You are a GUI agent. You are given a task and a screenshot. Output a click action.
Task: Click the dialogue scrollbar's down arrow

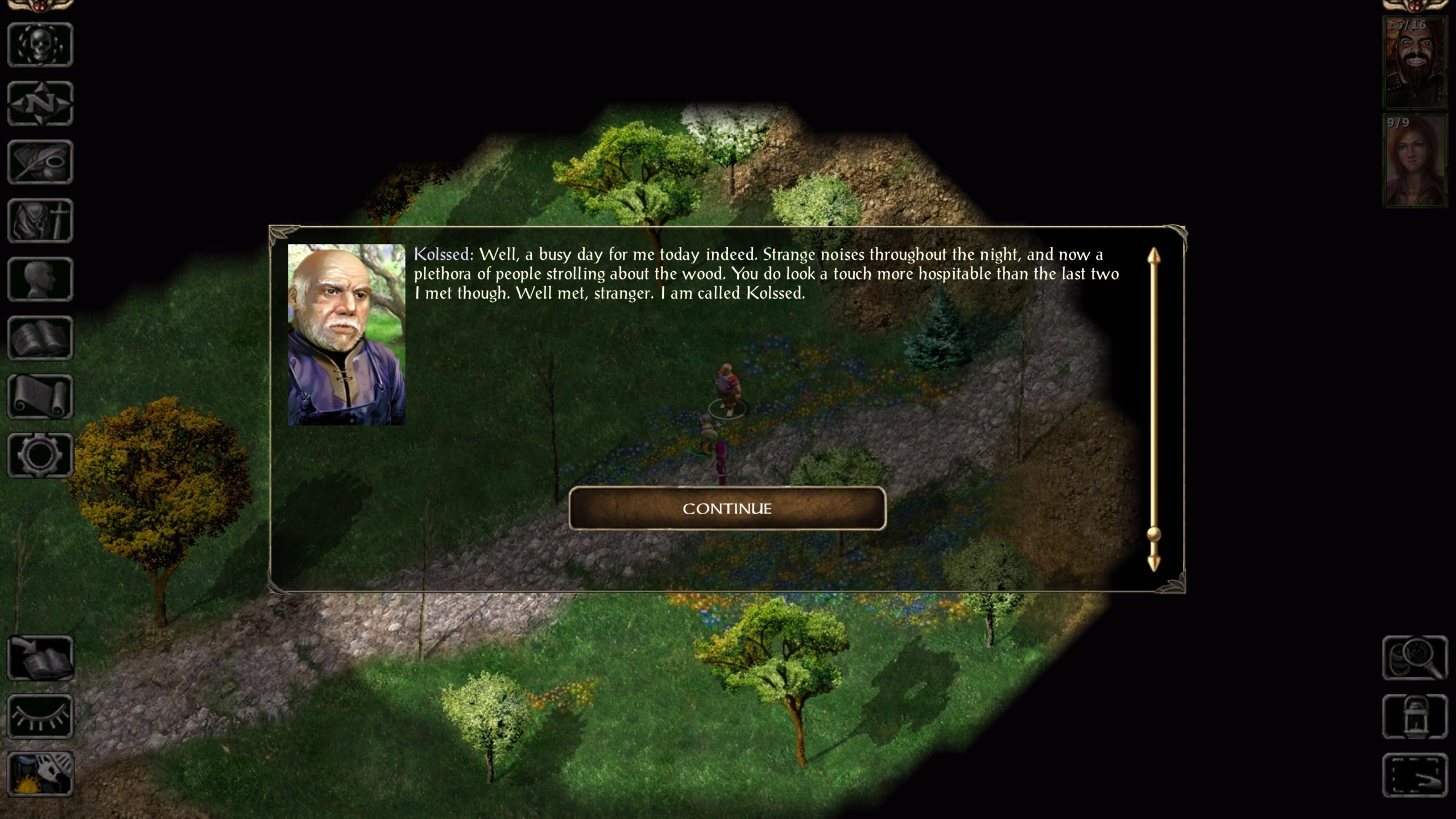[1153, 562]
